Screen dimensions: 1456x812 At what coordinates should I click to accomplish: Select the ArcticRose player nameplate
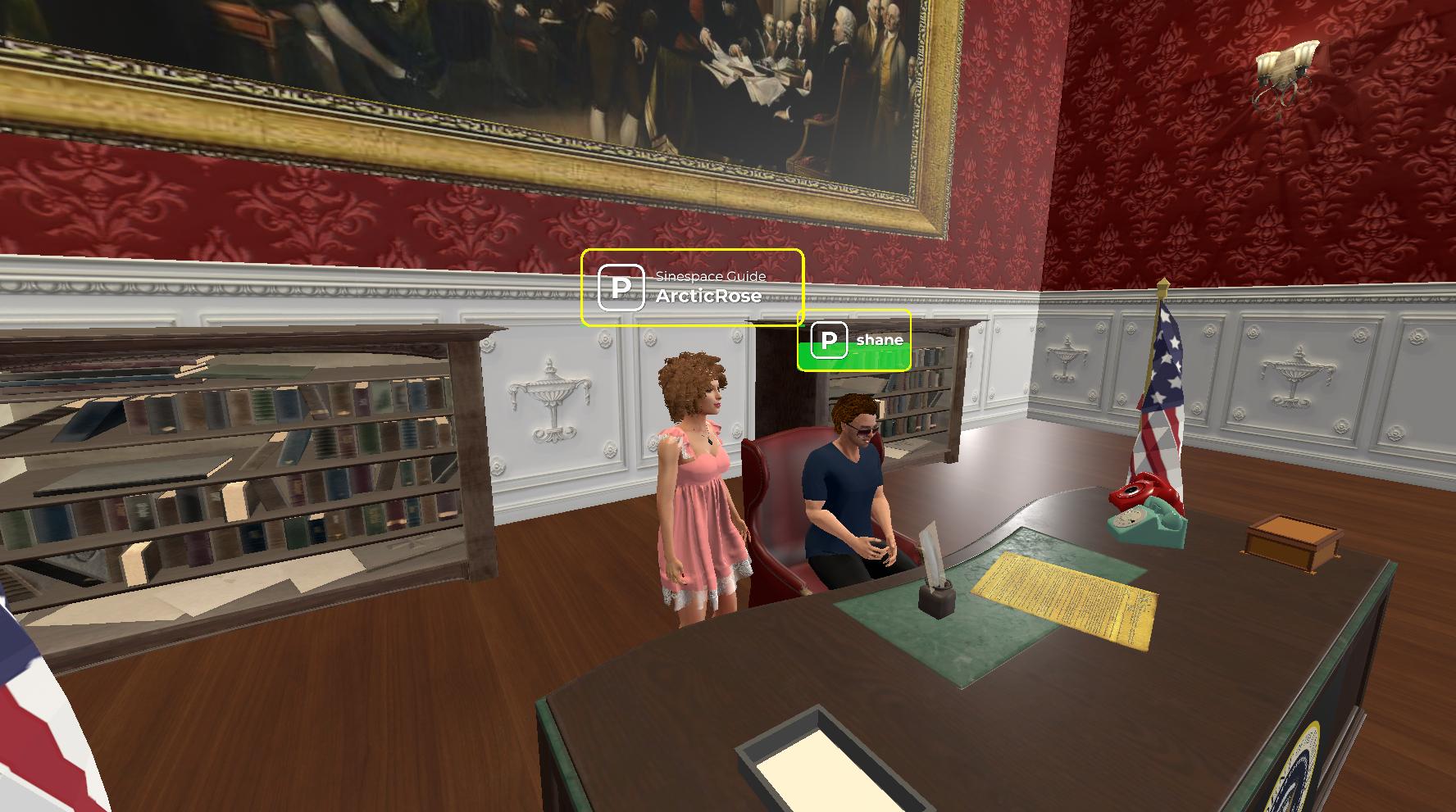(x=692, y=288)
